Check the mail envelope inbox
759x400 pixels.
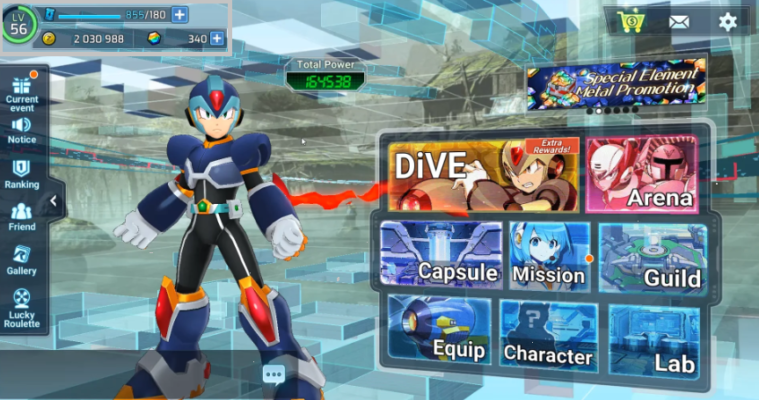(680, 21)
